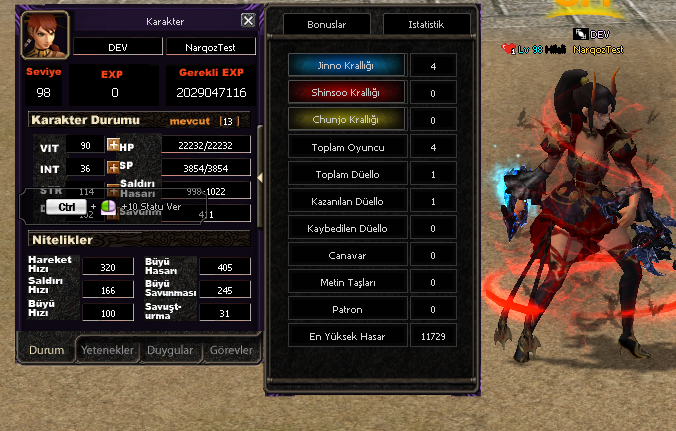Show the Görevler tab
This screenshot has width=676, height=431.
click(x=231, y=350)
